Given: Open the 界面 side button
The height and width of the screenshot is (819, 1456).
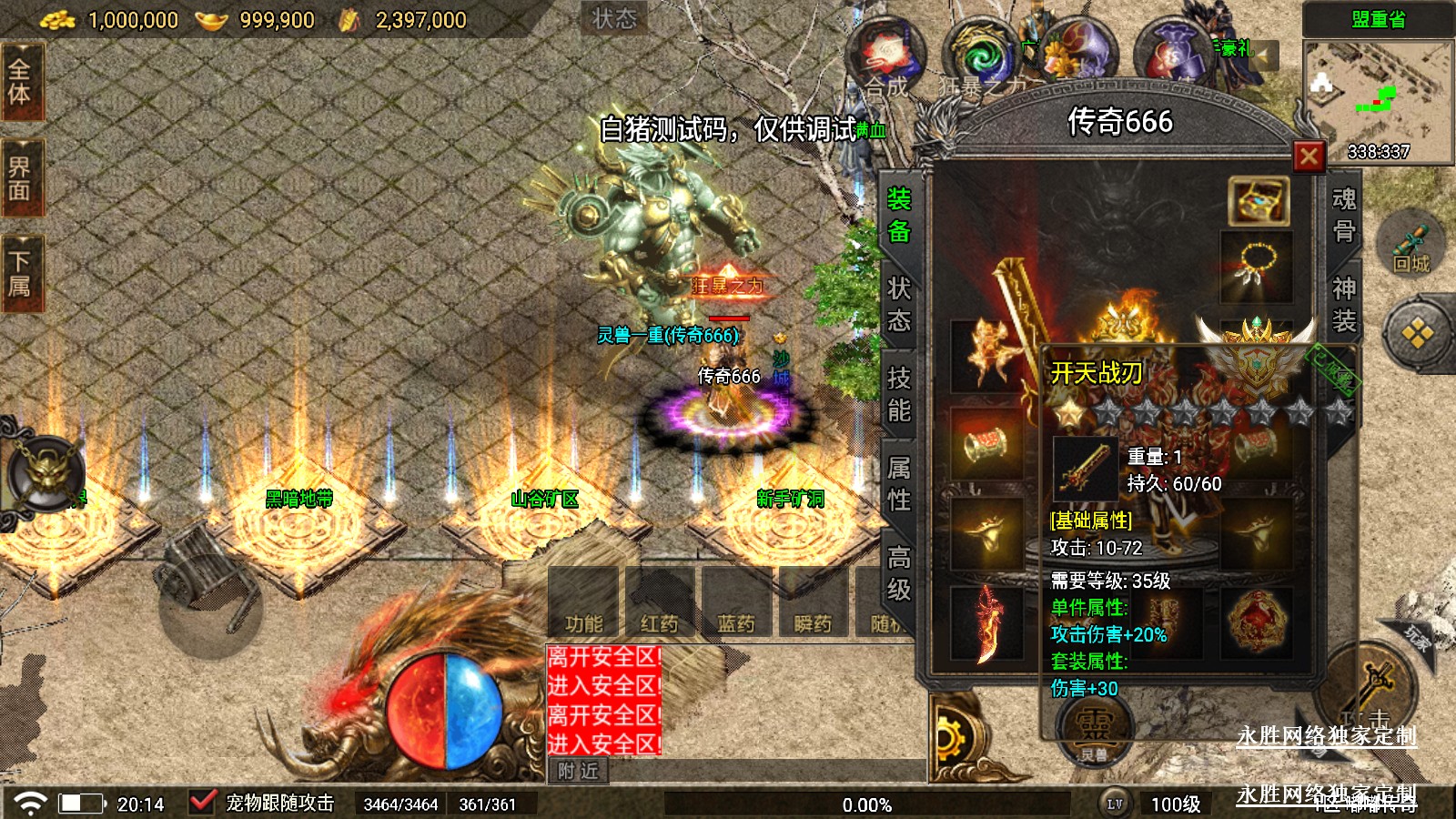Looking at the screenshot, I should (20, 178).
